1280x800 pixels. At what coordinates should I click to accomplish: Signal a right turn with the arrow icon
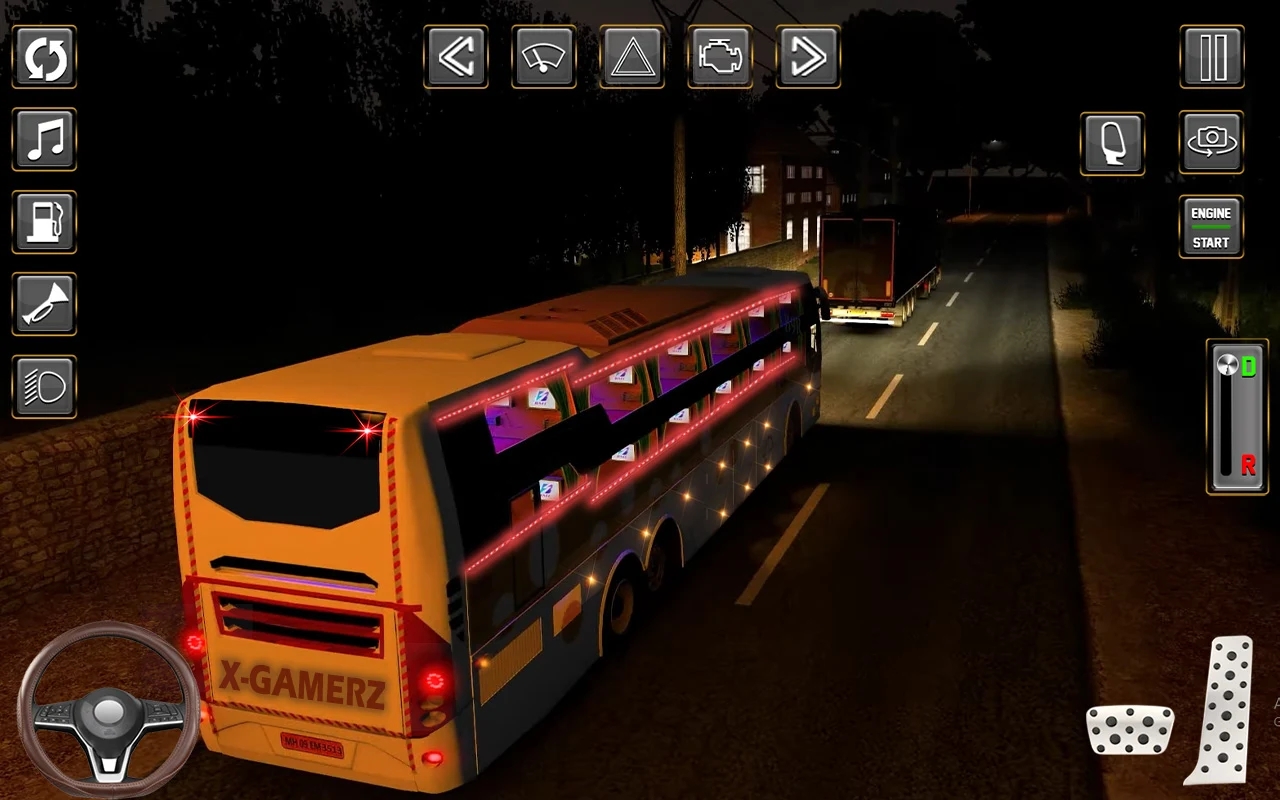click(806, 57)
